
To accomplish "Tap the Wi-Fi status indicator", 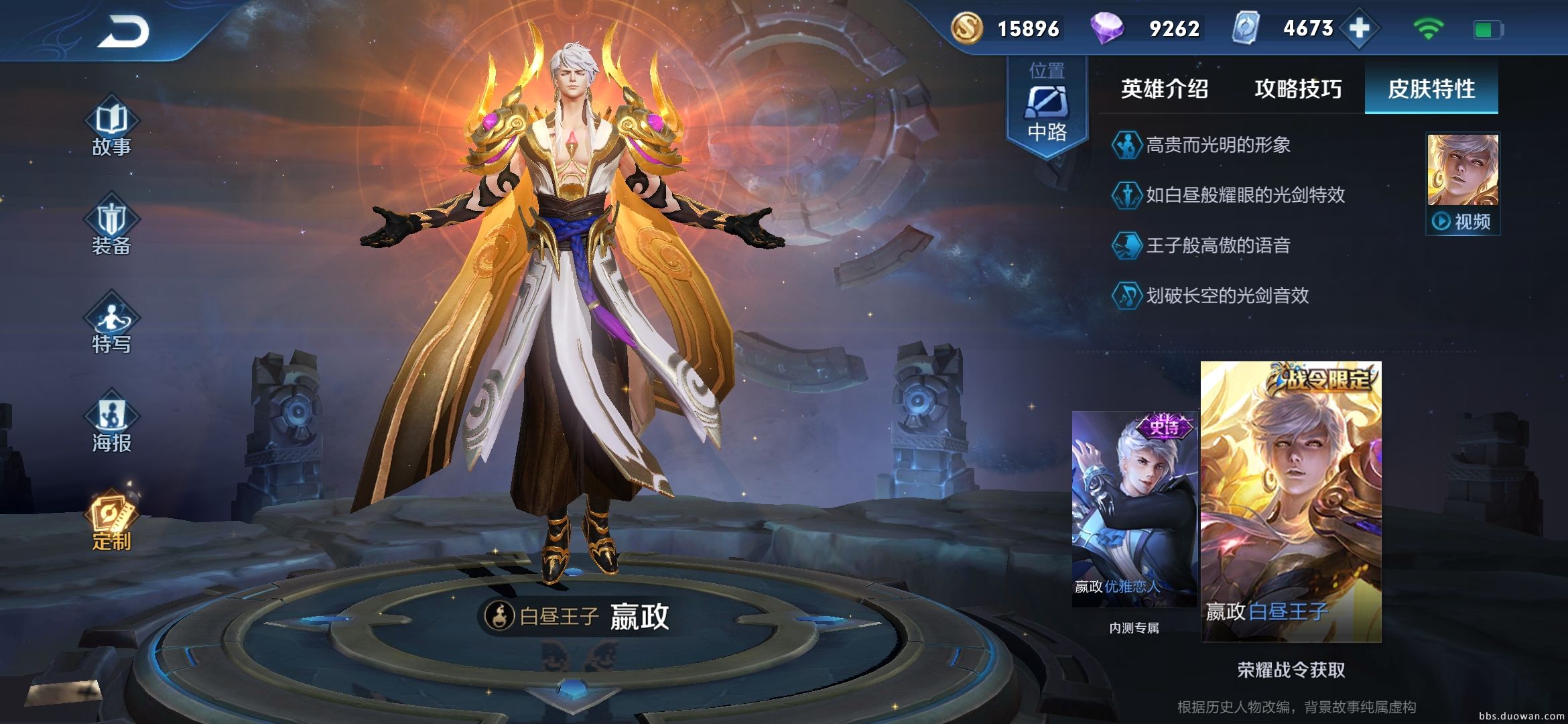I will click(x=1431, y=30).
